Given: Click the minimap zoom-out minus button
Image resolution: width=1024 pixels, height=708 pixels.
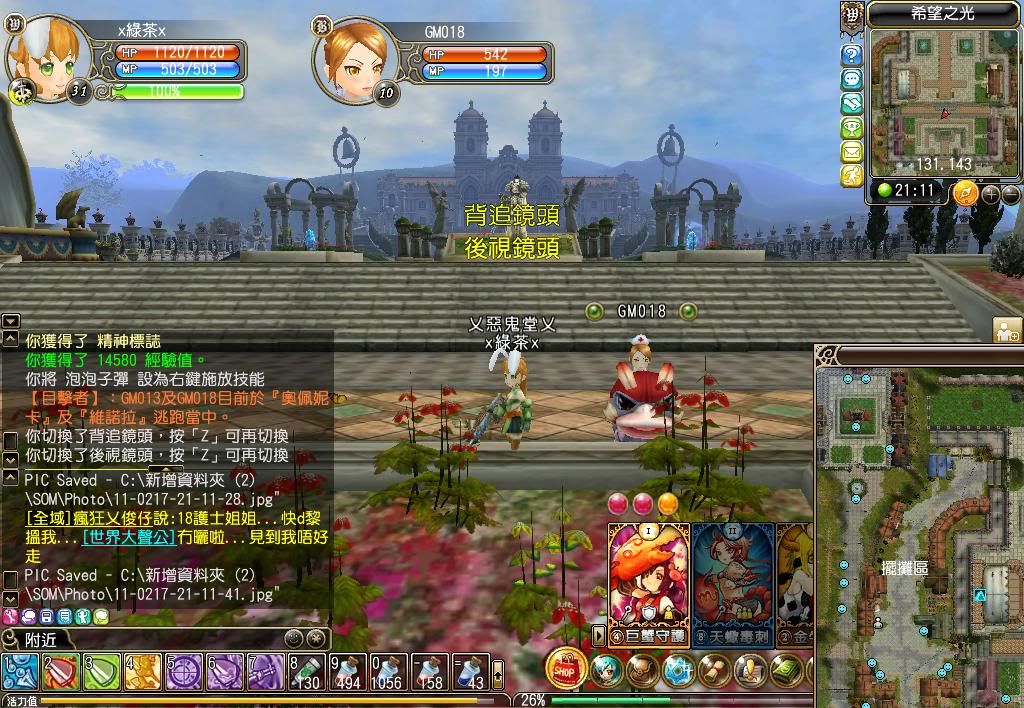Looking at the screenshot, I should coord(1011,193).
